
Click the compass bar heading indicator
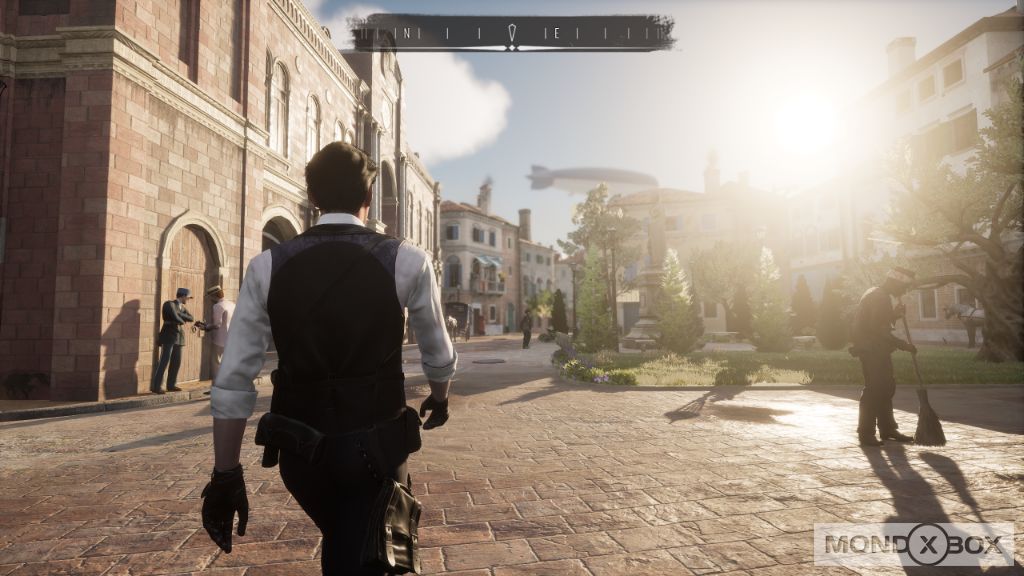click(510, 35)
